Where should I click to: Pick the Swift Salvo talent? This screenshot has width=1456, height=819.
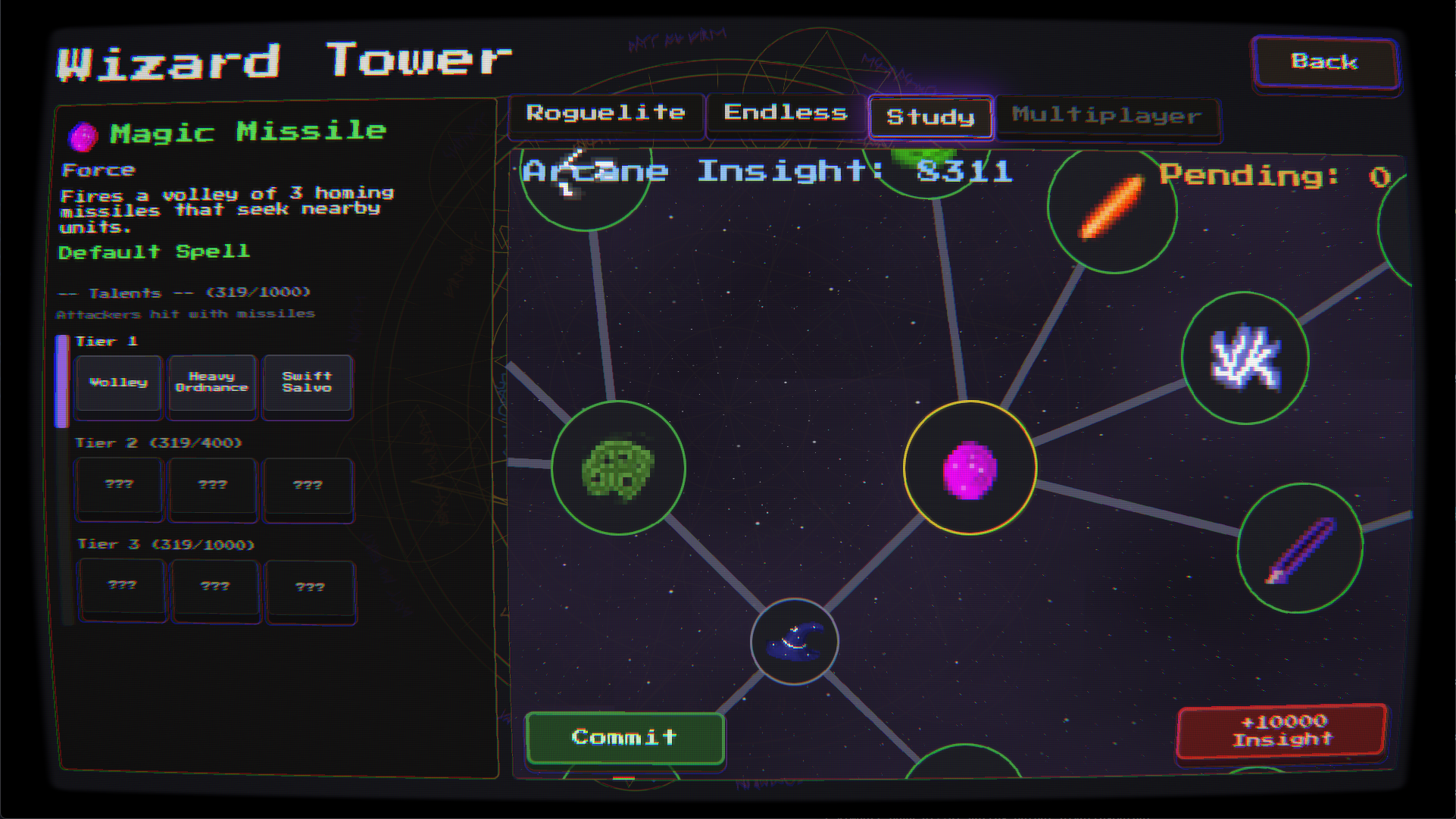coord(307,383)
